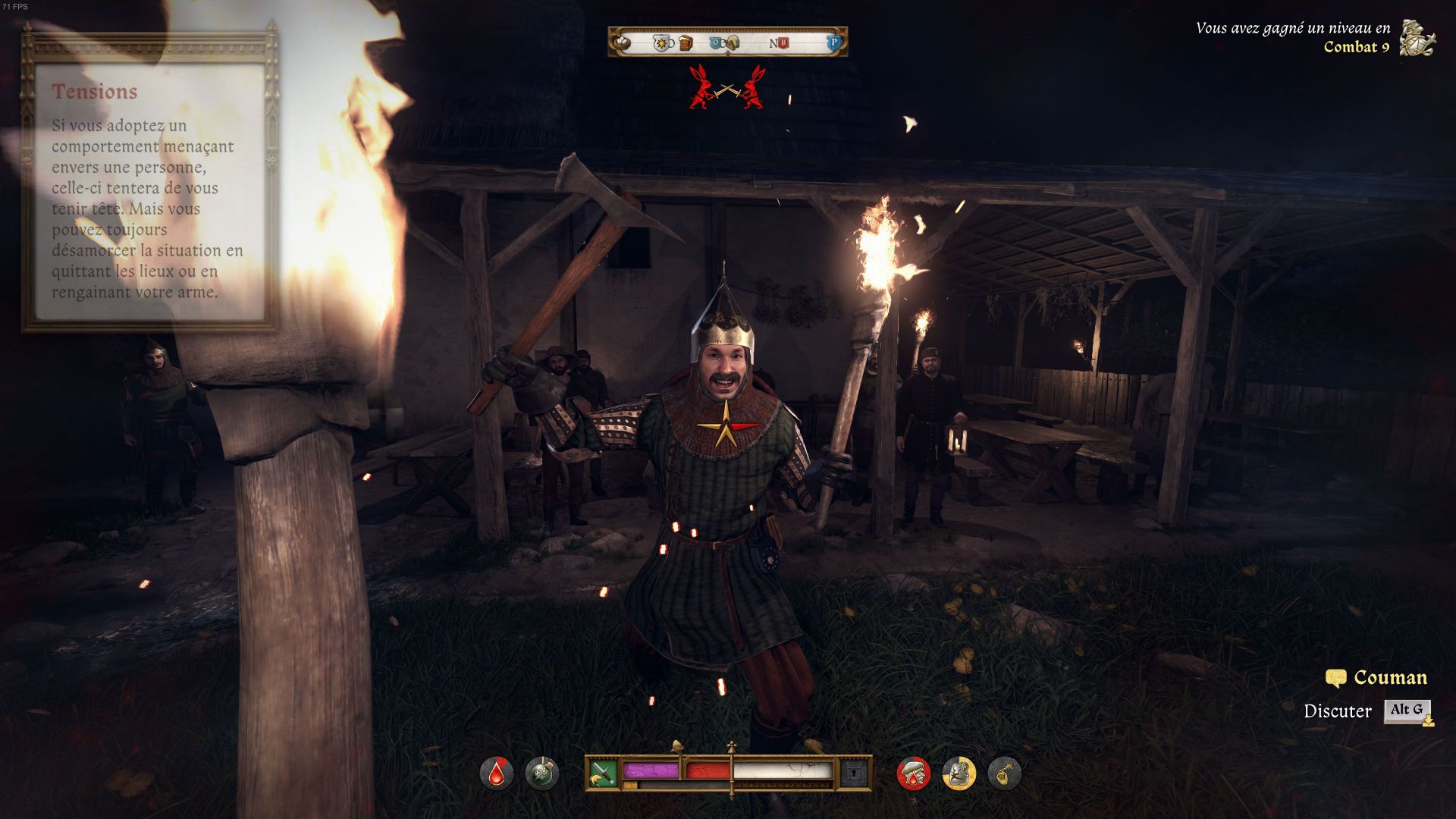Screen dimensions: 1456x819
Task: Select the keyhole lock slot icon
Action: coord(852,773)
